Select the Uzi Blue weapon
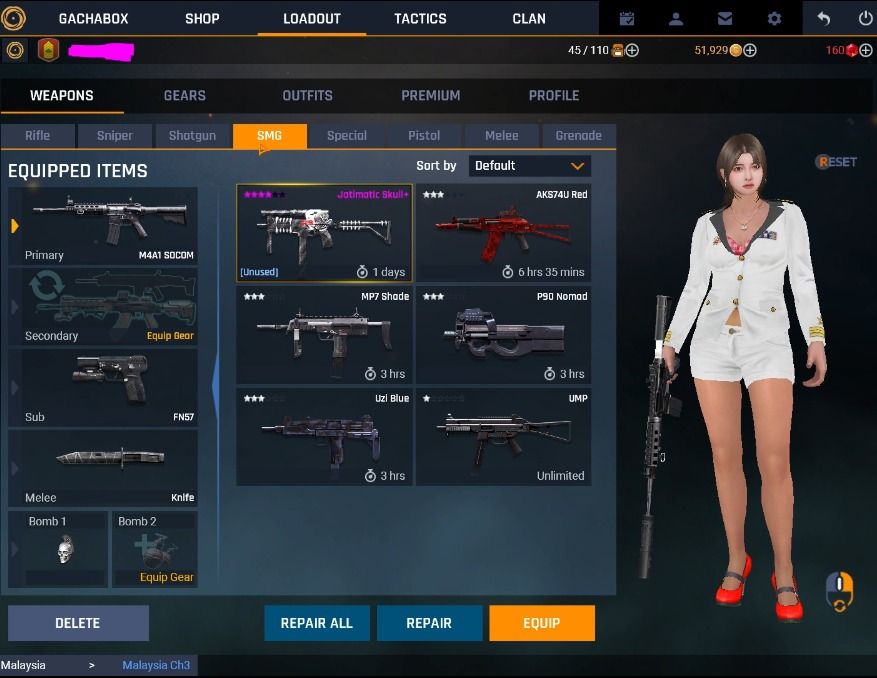Screen dimensions: 877x678 pos(324,436)
